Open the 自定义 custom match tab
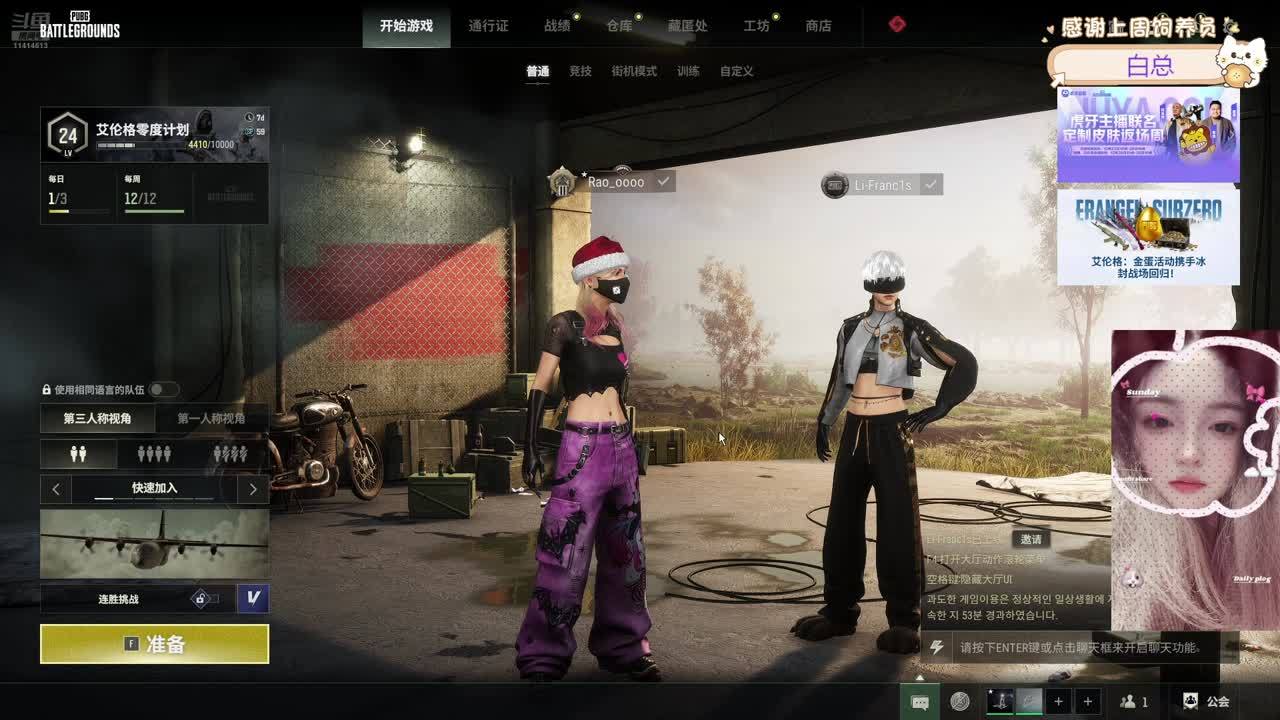 click(736, 71)
